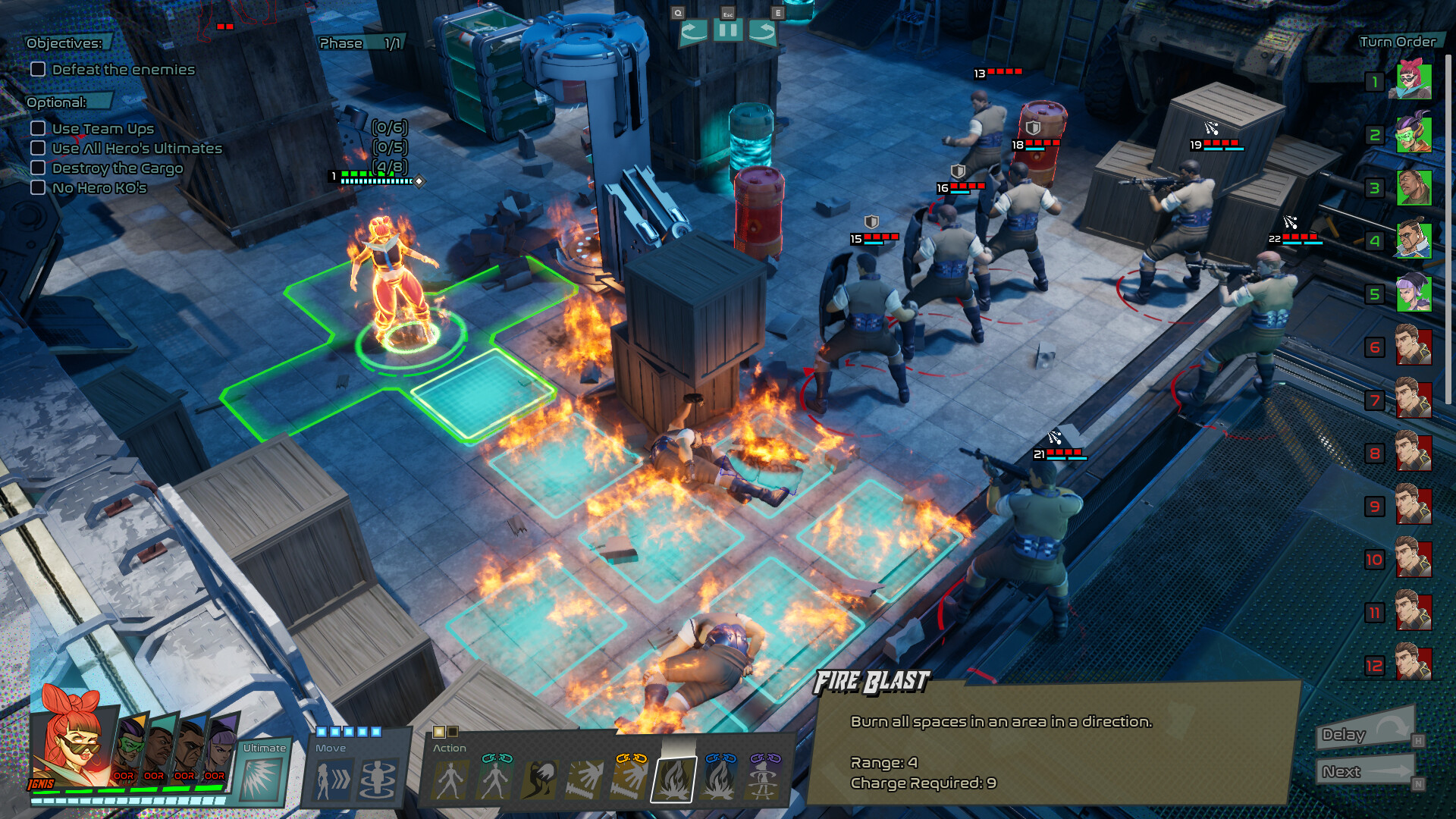Switch to the green-masked hero portrait
The image size is (1456, 819).
coord(130,747)
